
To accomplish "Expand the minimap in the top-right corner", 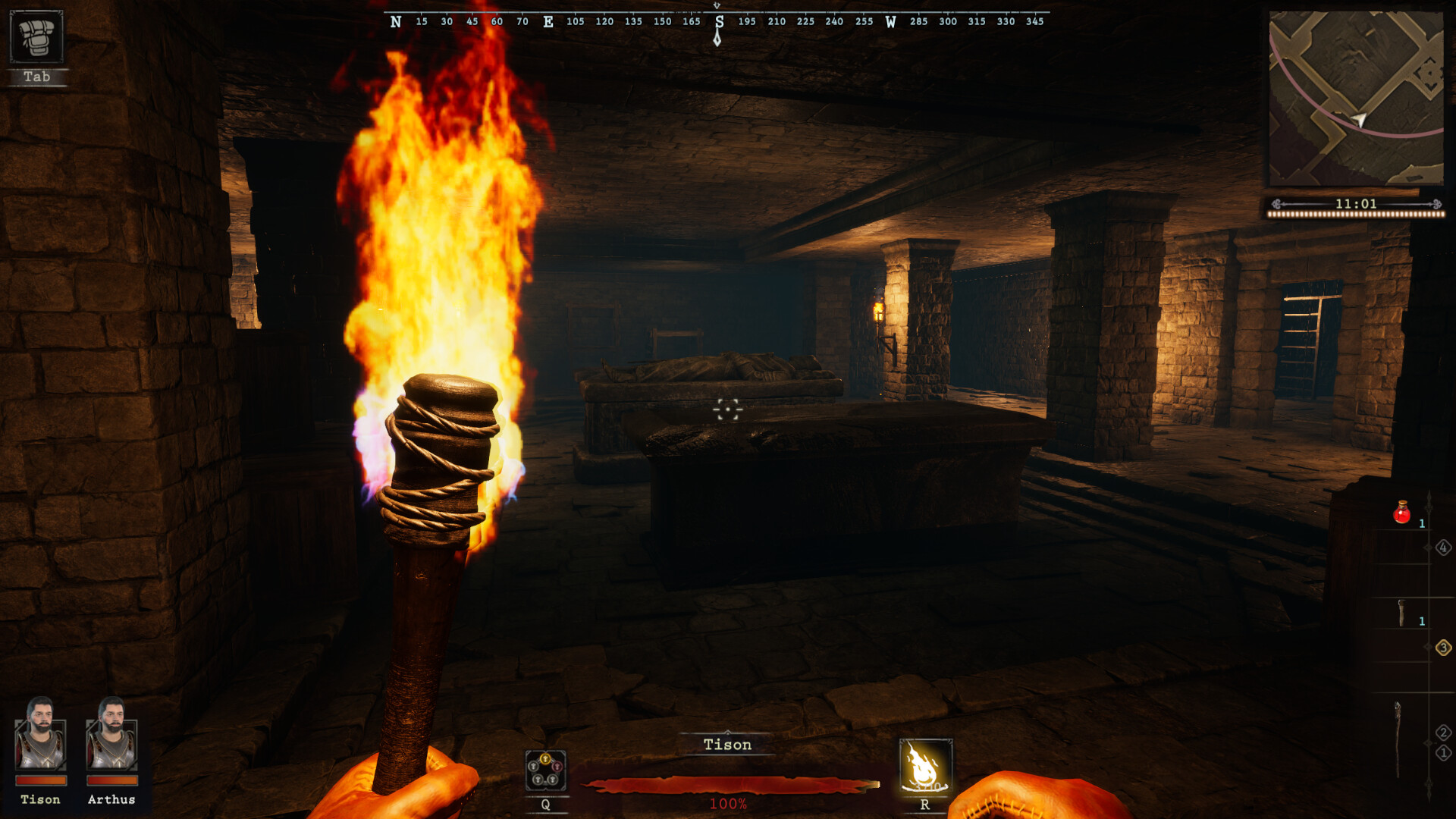I will pyautogui.click(x=1357, y=99).
